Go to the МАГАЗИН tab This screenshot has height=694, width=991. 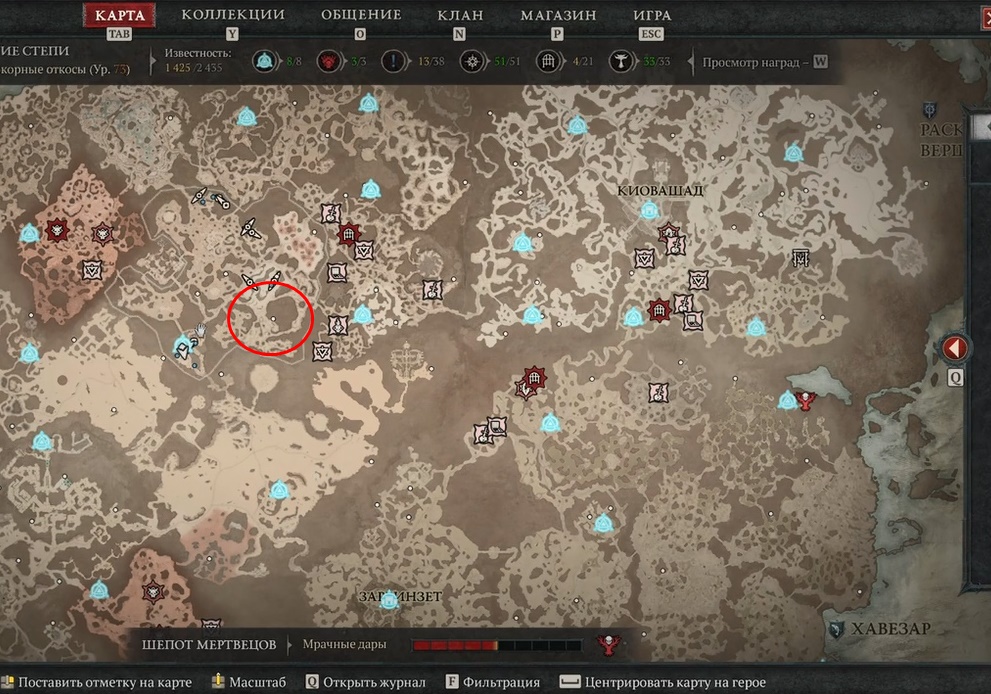click(558, 15)
